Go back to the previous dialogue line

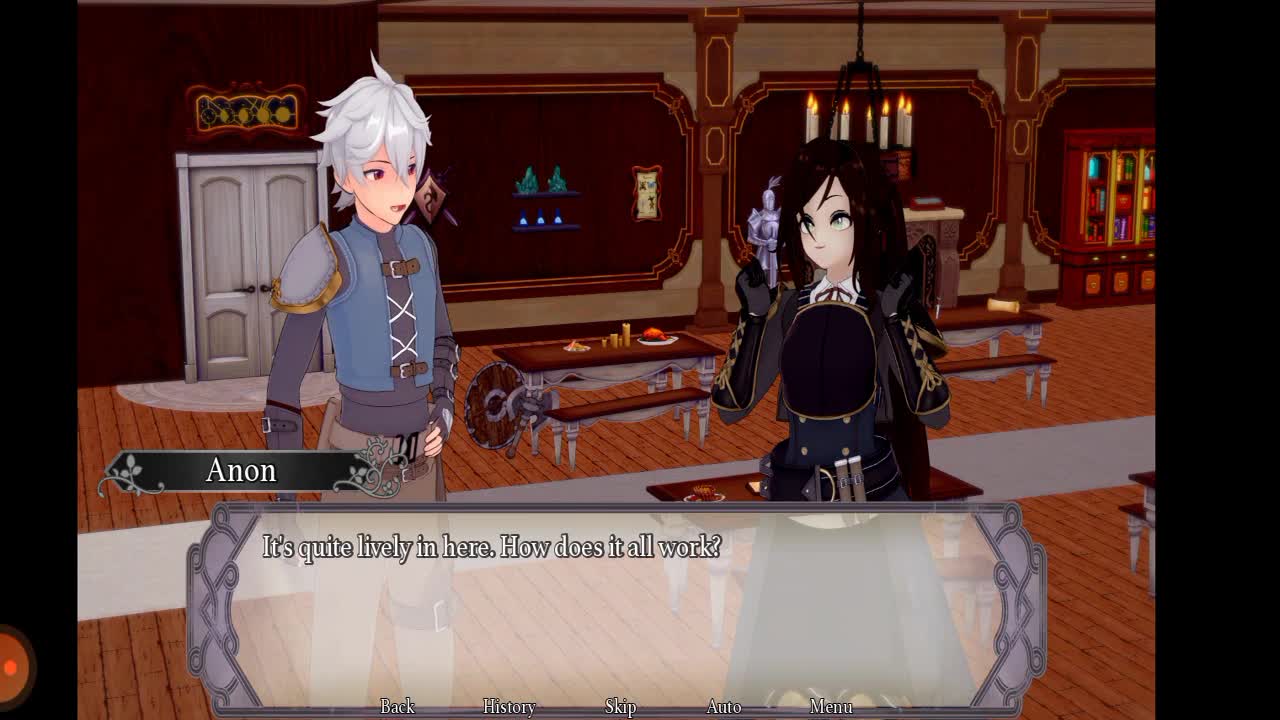tap(397, 706)
